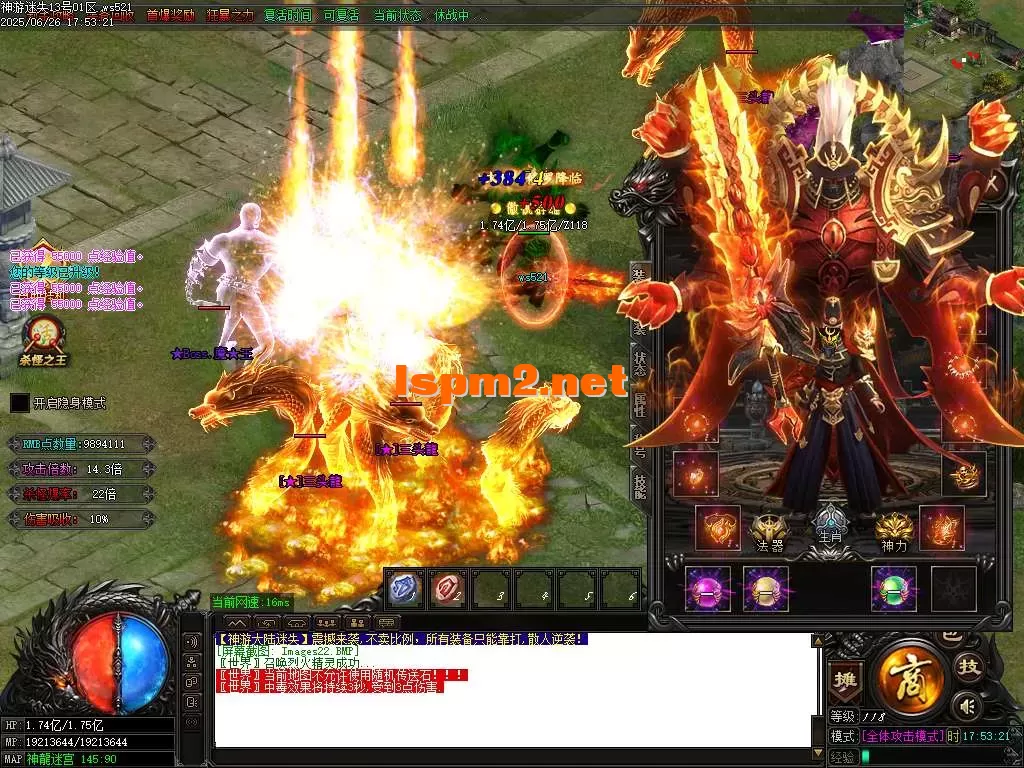Select the purple orb equipment slot
Image resolution: width=1024 pixels, height=768 pixels.
(x=707, y=588)
